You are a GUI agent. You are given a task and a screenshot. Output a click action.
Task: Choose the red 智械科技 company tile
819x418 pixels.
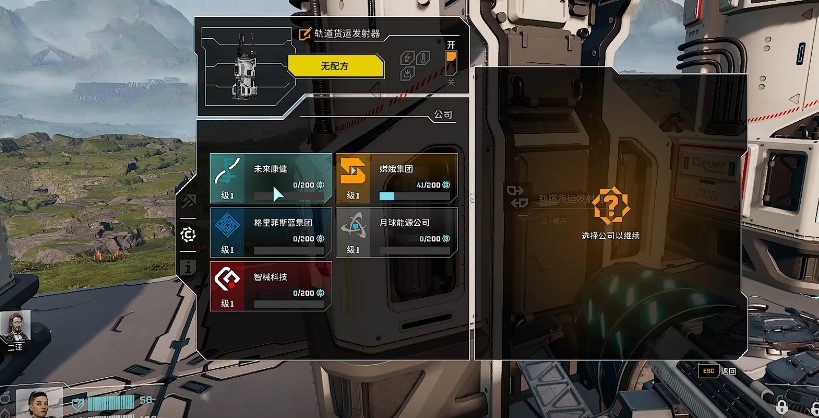coord(270,286)
